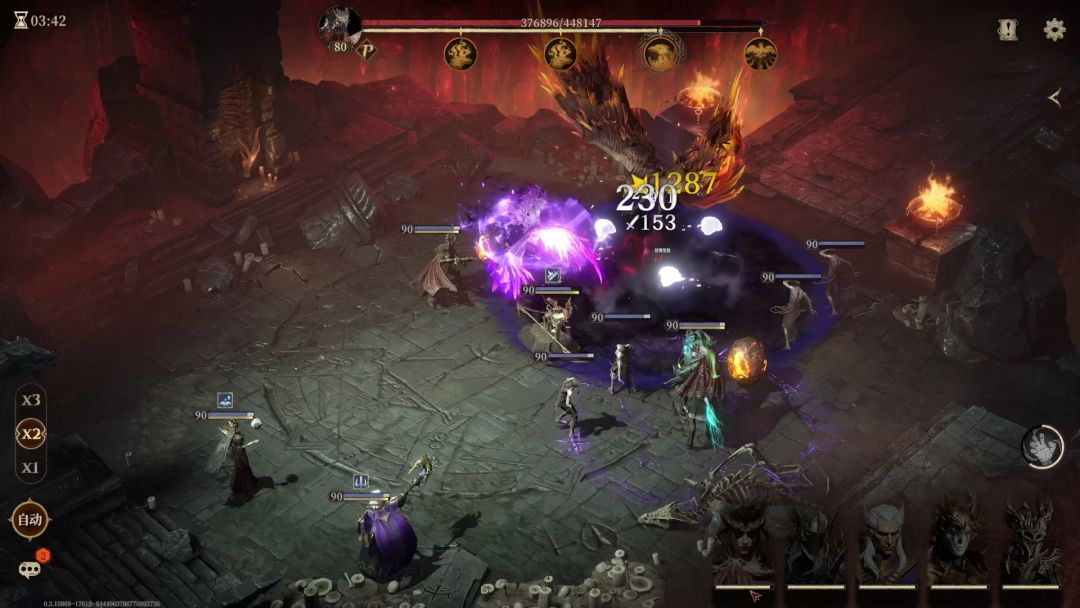
Task: Show the ringed eagle head boss phase icon
Action: (x=660, y=52)
